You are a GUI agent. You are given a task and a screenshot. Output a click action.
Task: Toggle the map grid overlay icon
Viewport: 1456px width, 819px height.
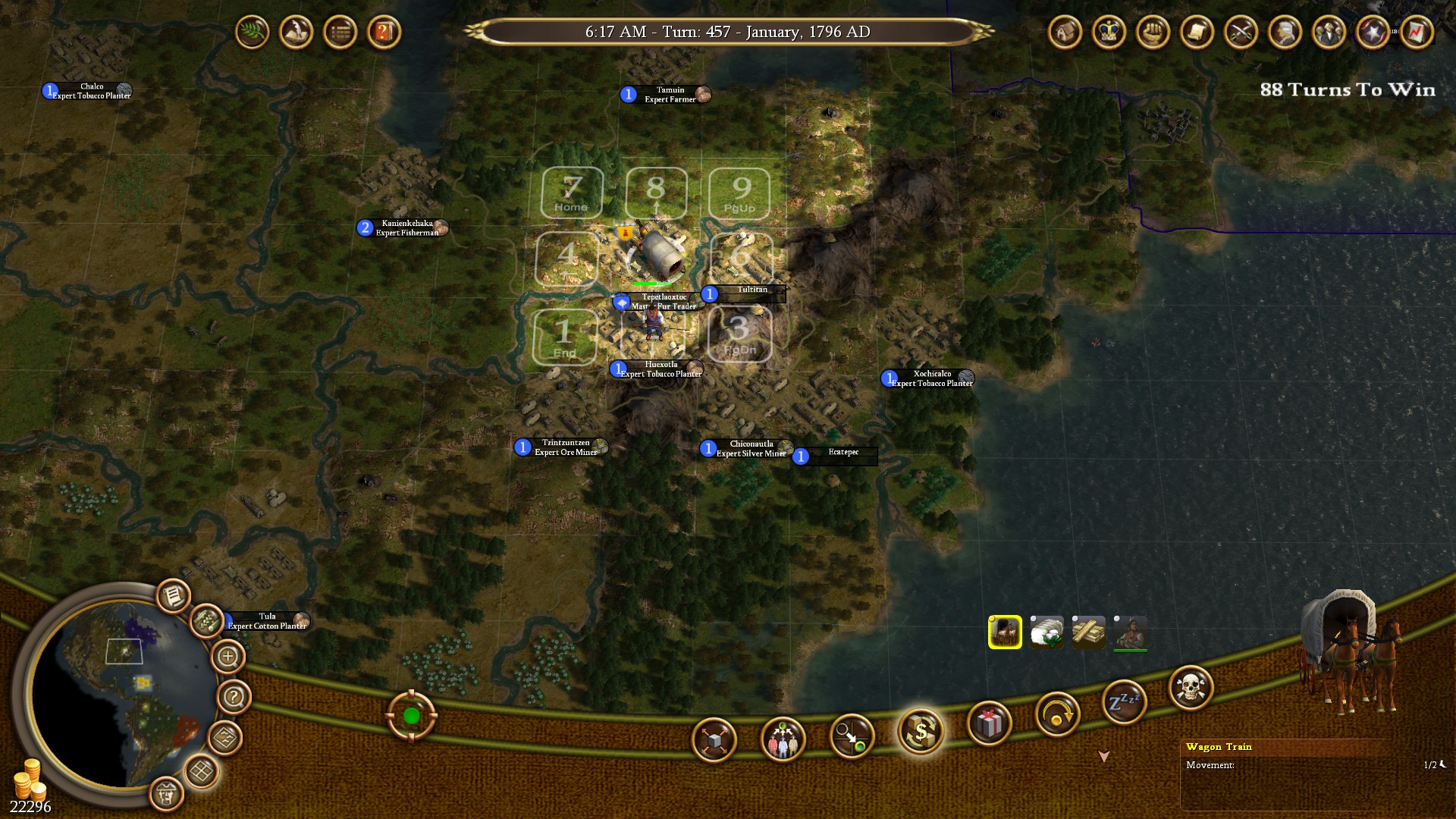[x=200, y=770]
